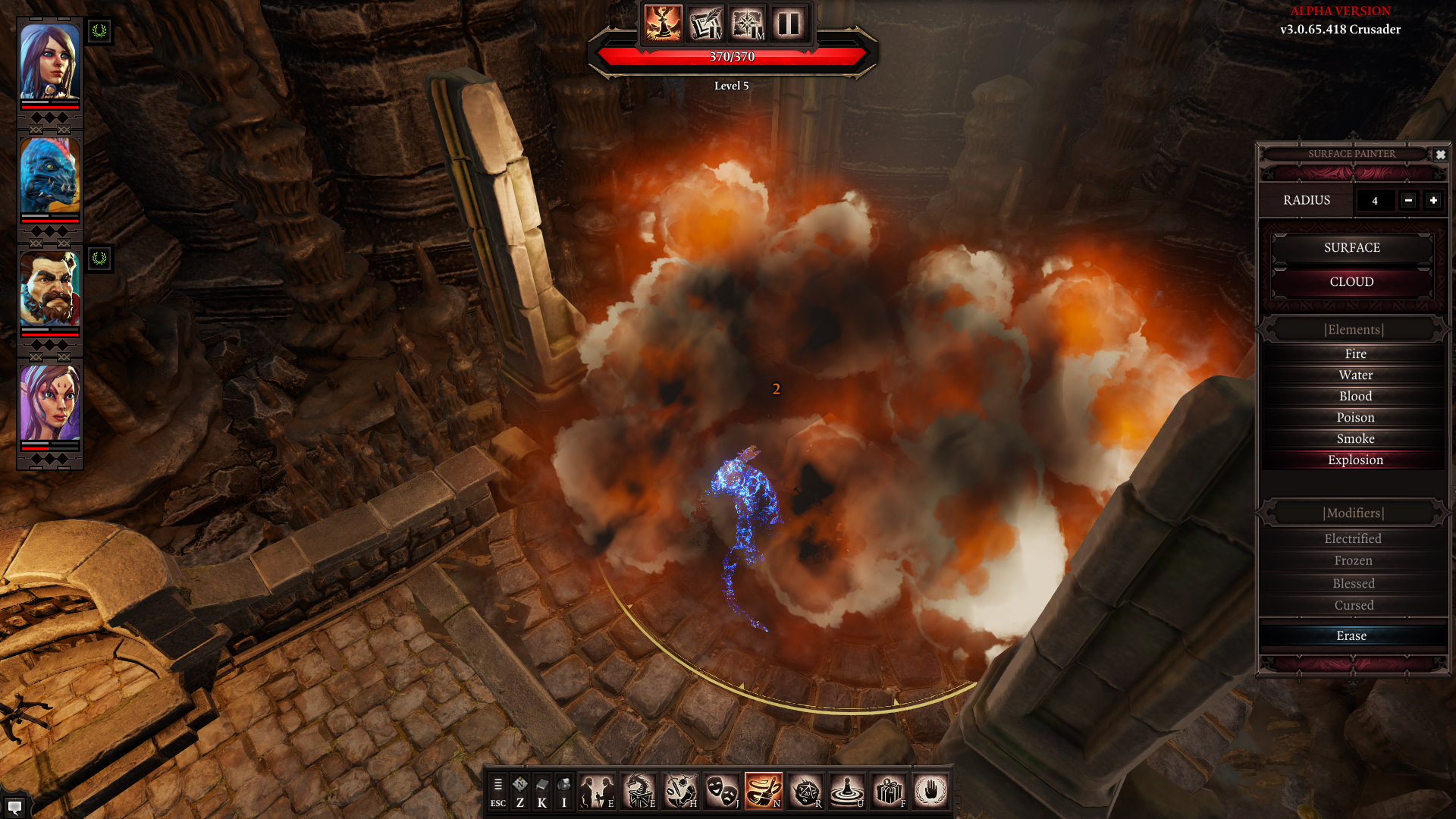Choose the Water element
The width and height of the screenshot is (1456, 819).
click(x=1354, y=375)
